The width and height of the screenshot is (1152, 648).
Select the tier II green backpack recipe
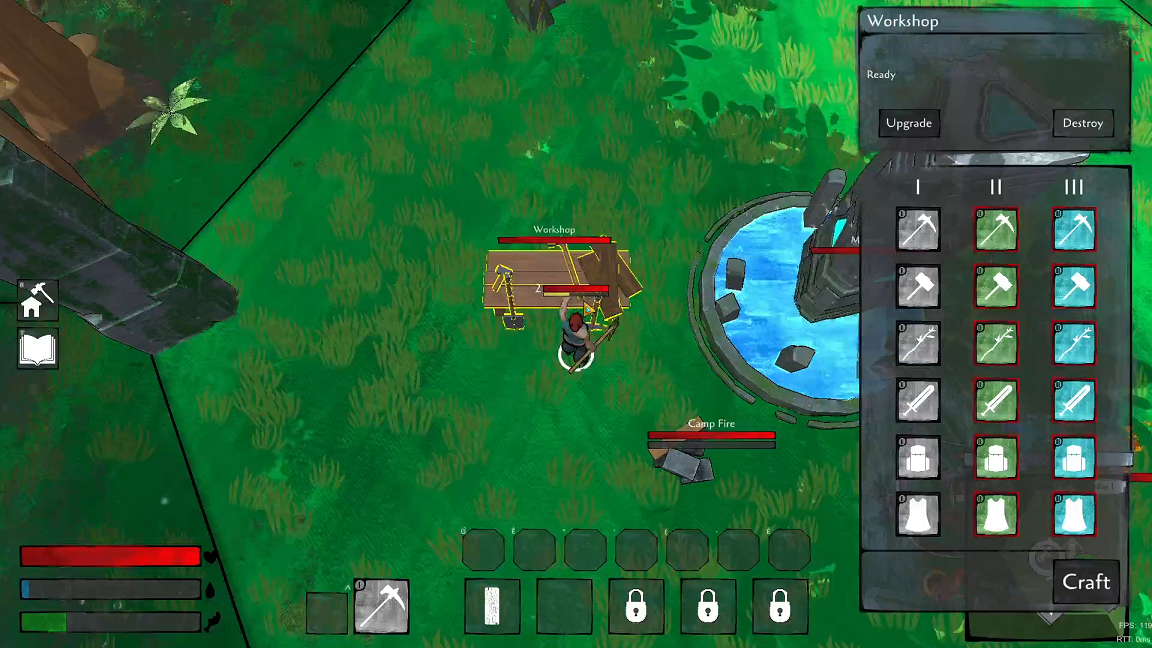click(x=996, y=458)
